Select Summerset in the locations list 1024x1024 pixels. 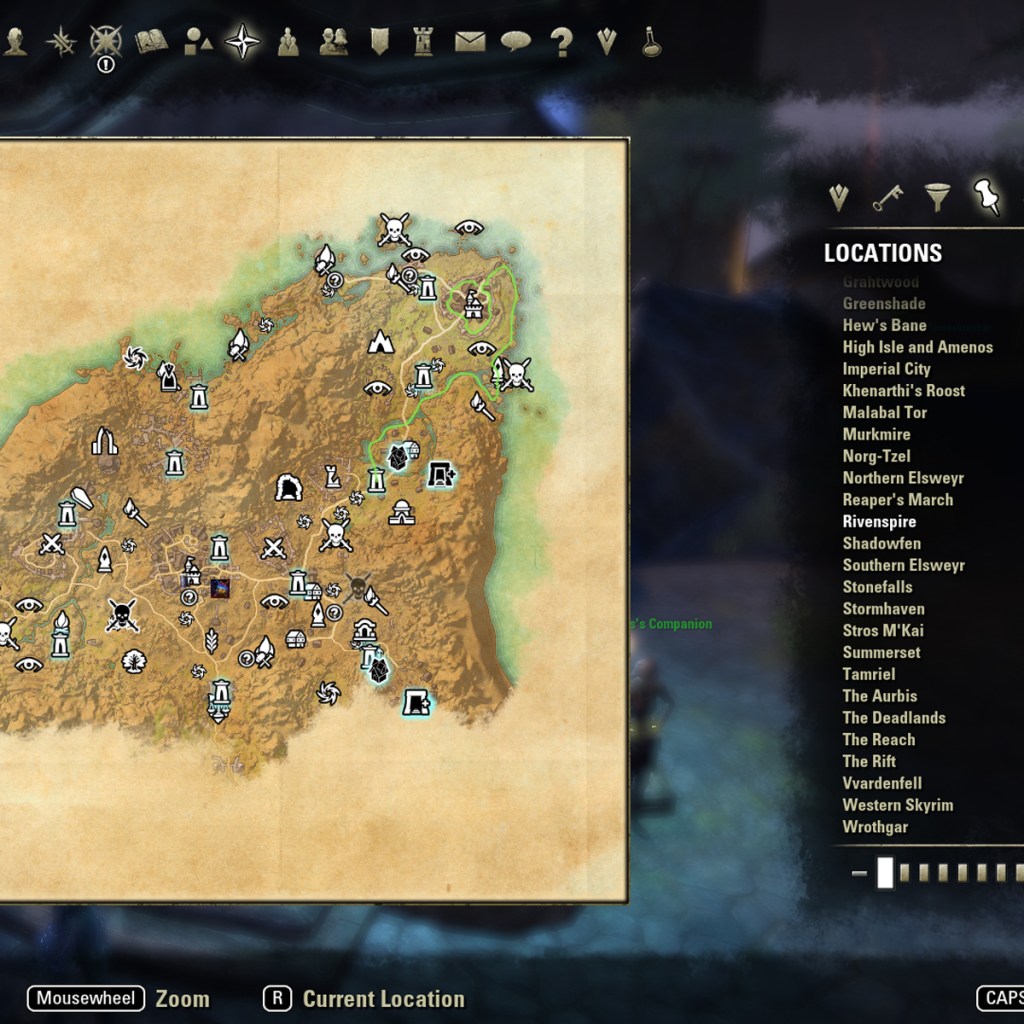(x=881, y=652)
